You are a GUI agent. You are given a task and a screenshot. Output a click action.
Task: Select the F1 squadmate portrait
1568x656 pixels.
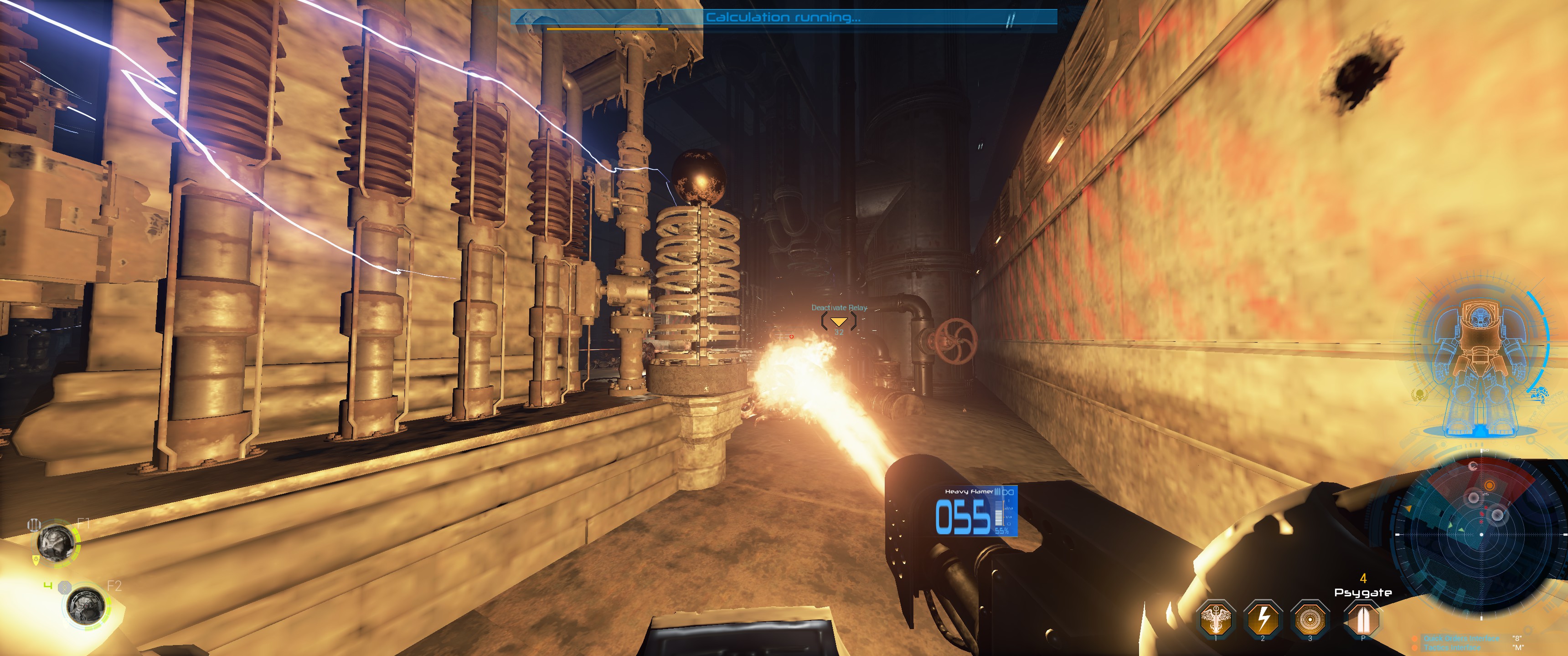[57, 541]
